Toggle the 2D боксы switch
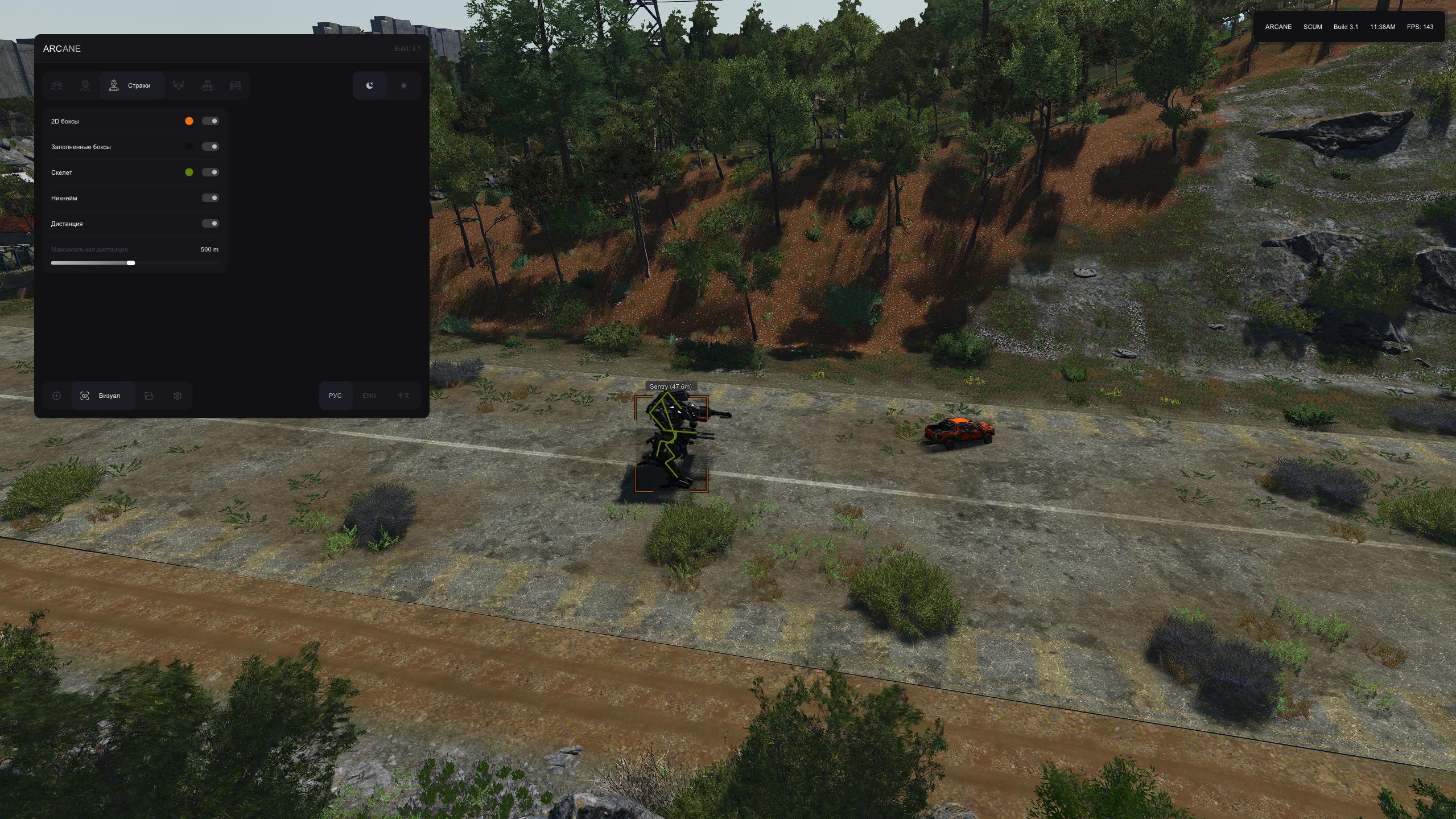 tap(211, 121)
